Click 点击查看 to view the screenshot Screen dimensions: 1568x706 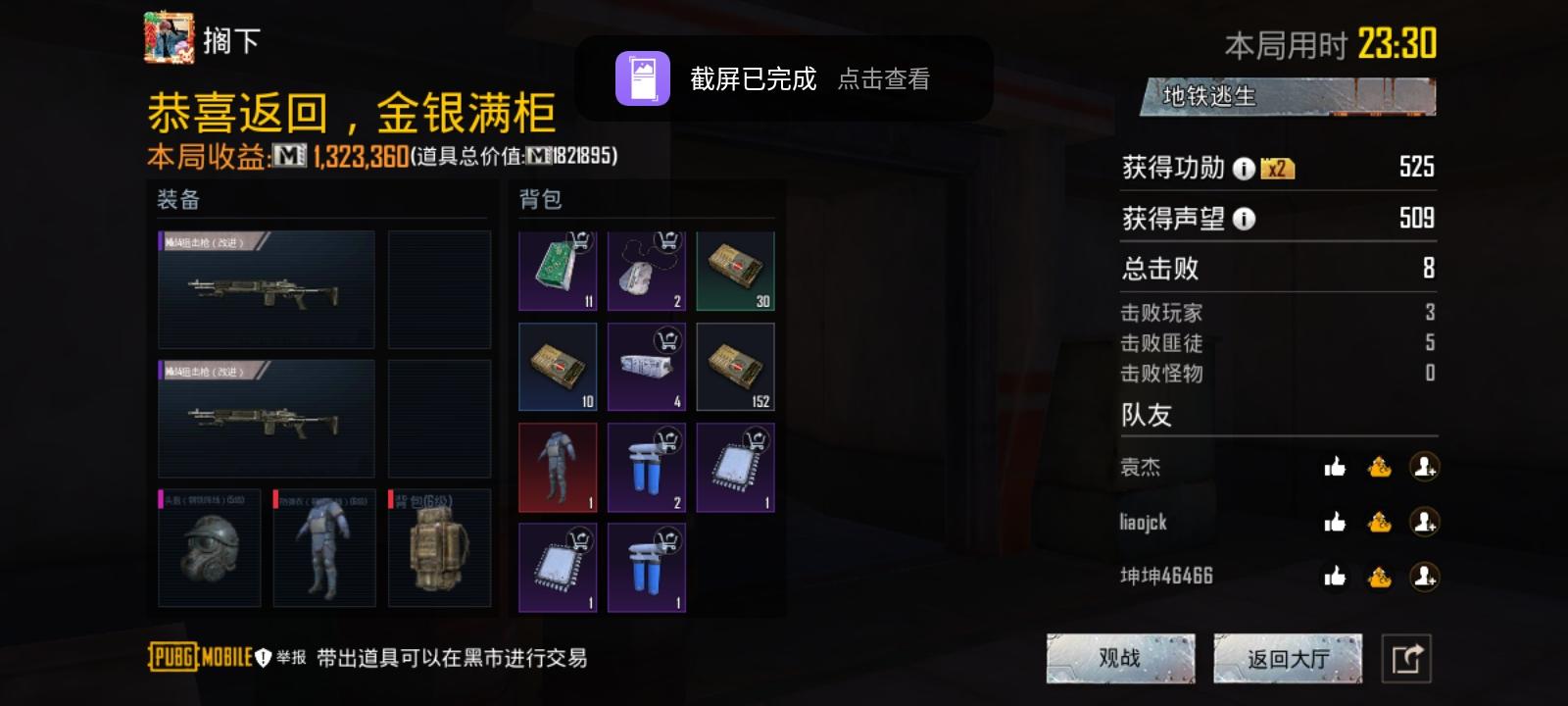[885, 80]
